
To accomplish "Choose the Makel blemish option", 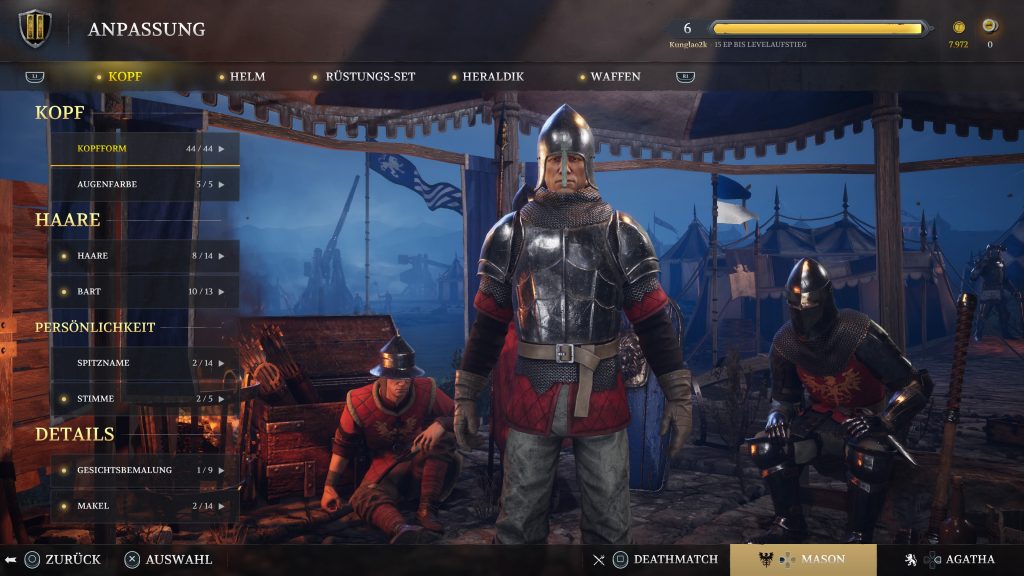I will point(145,506).
